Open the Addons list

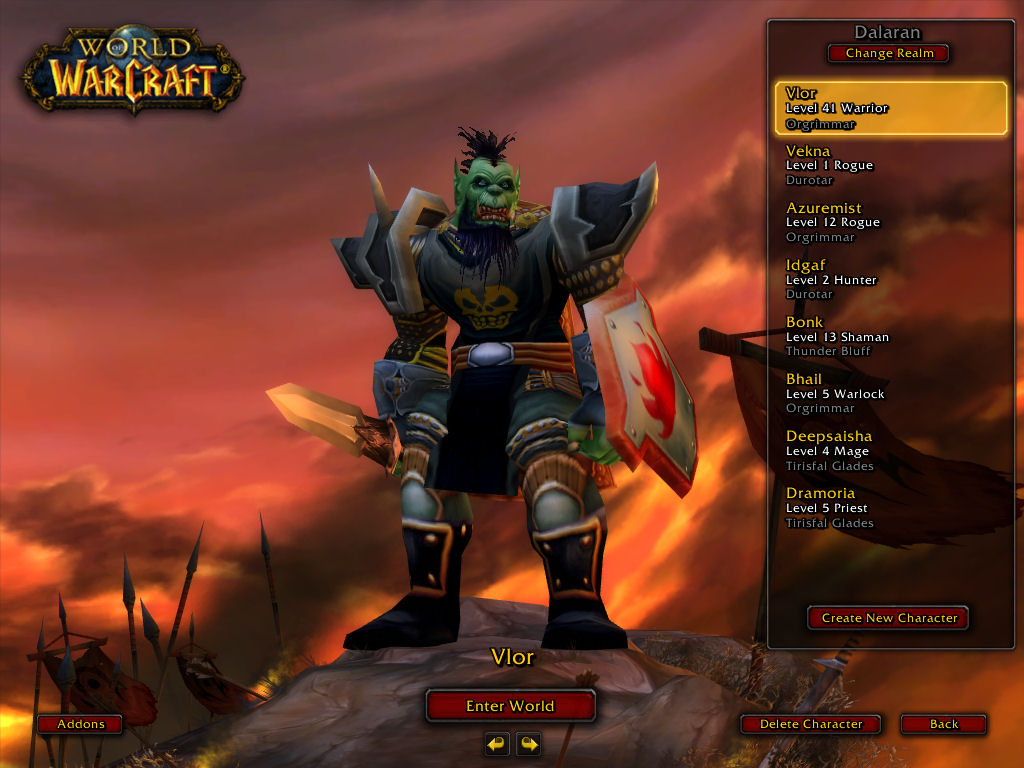[80, 724]
